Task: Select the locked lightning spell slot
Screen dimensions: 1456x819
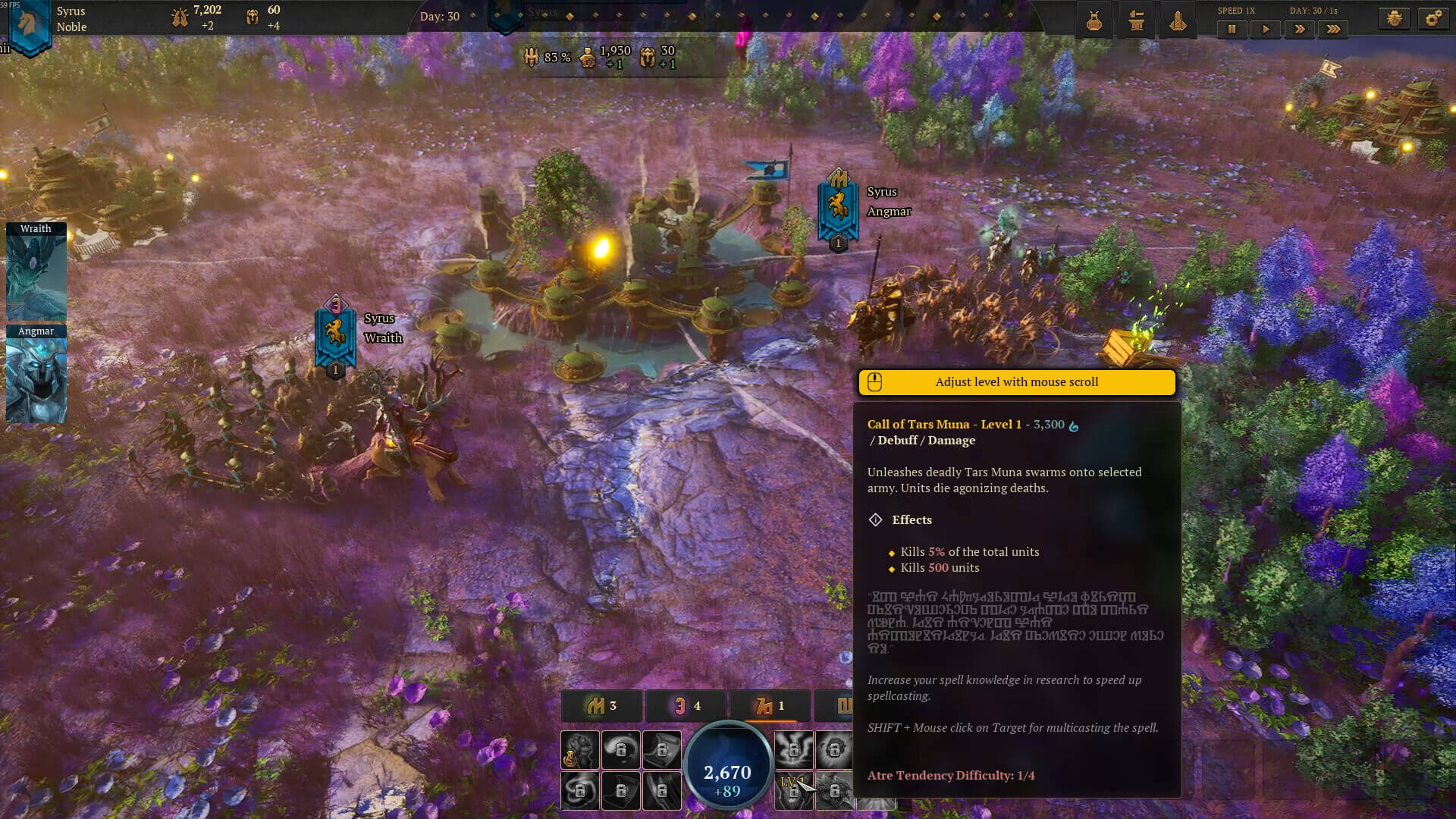Action: coord(793,750)
